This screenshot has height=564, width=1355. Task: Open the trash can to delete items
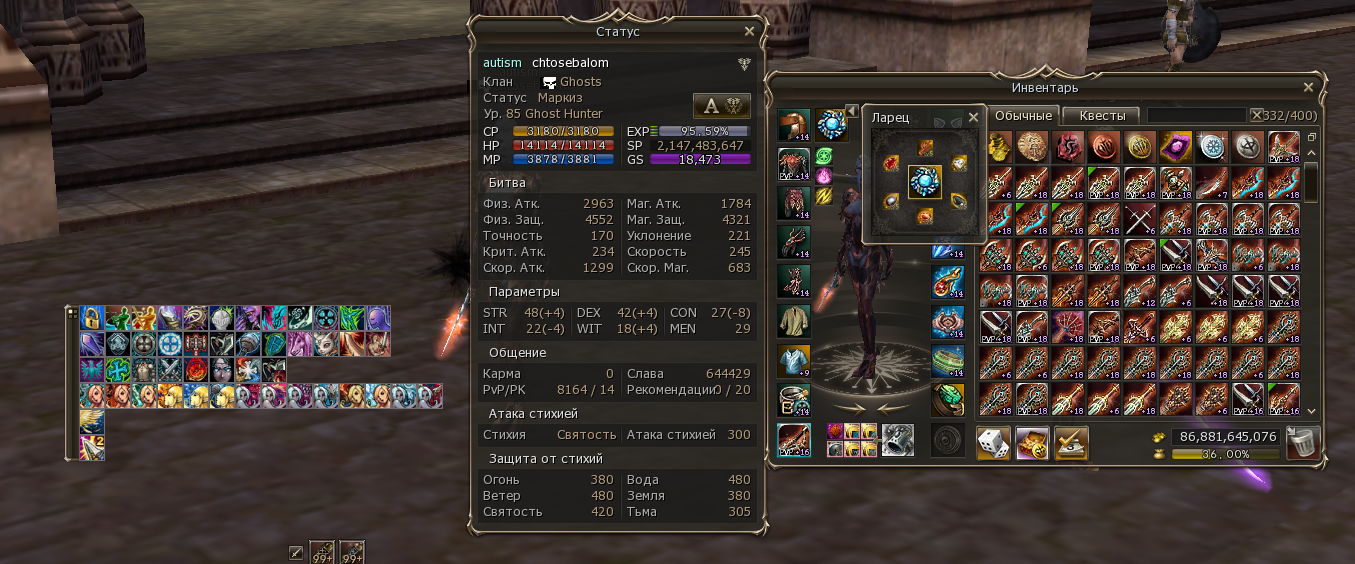(1302, 443)
